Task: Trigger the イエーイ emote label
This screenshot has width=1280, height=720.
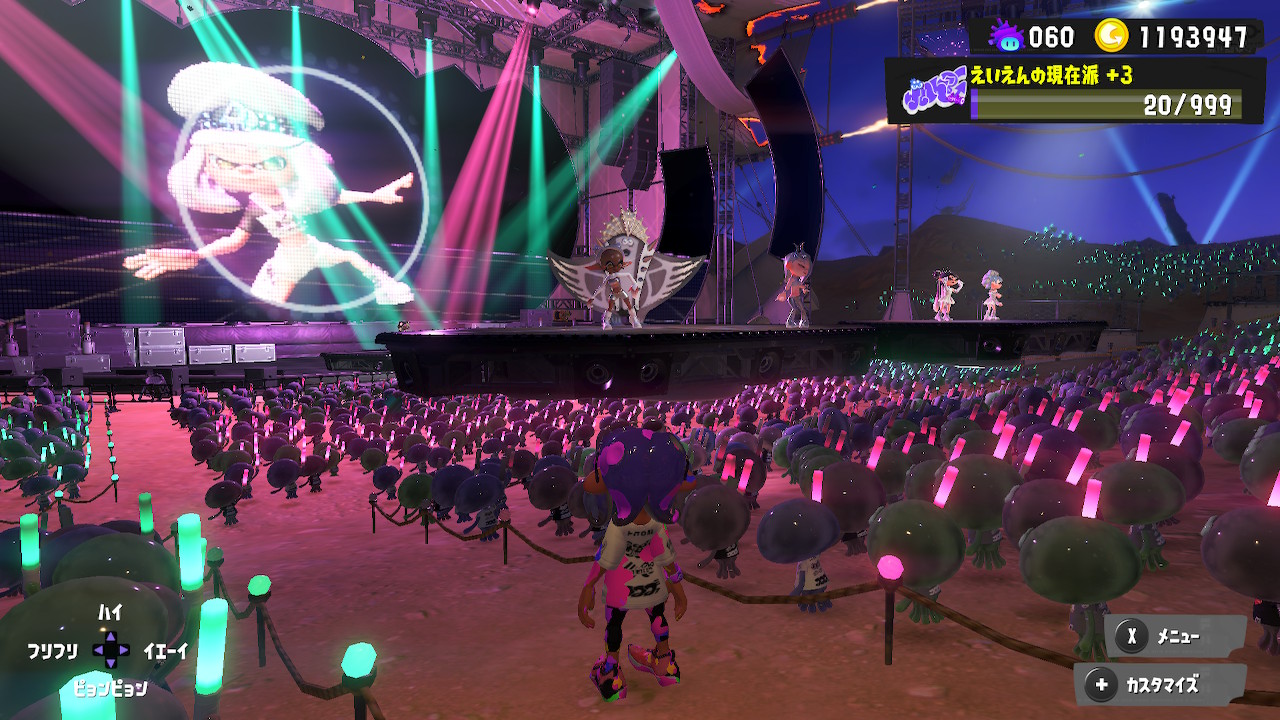Action: [166, 651]
